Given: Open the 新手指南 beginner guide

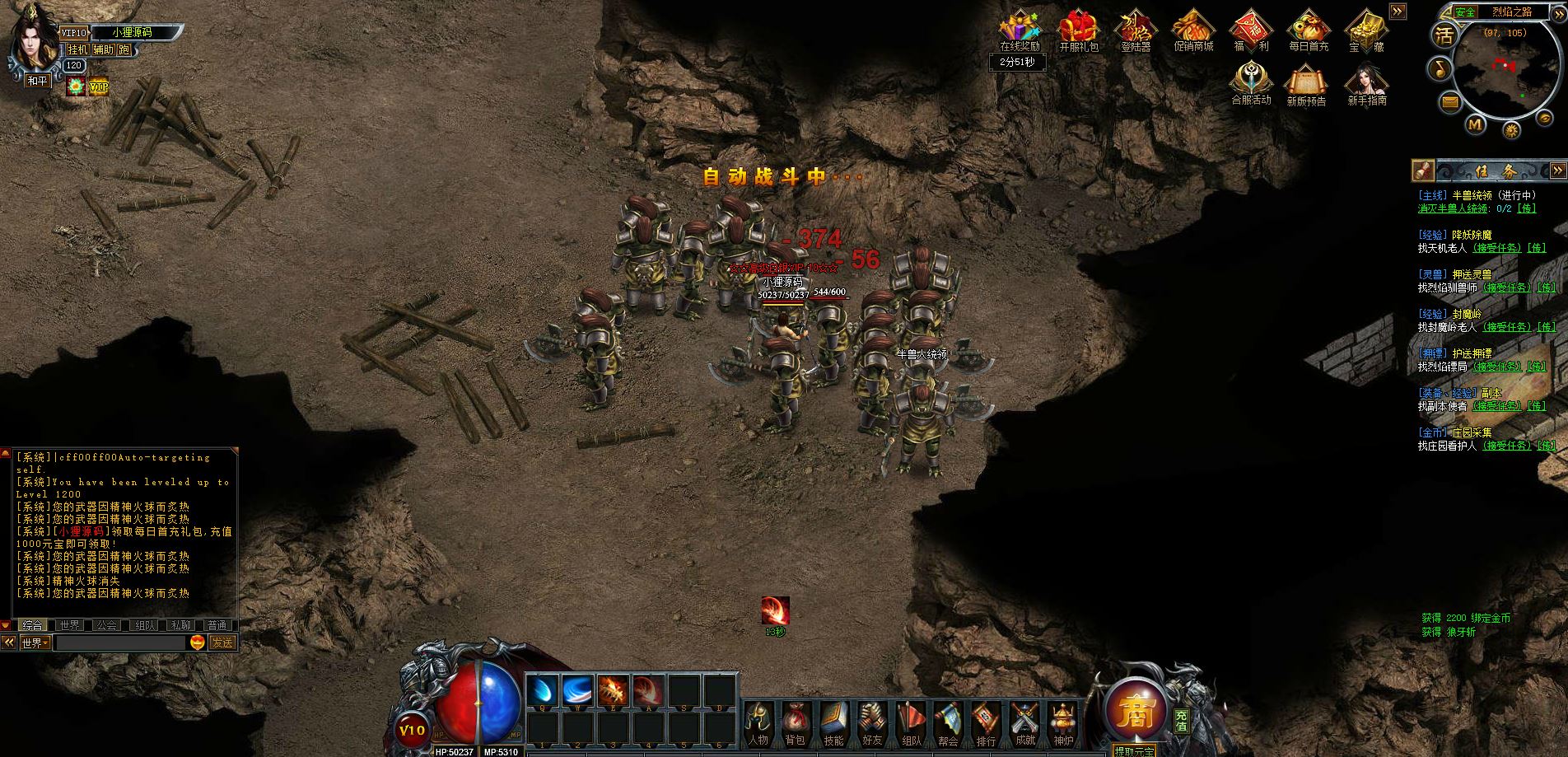Looking at the screenshot, I should pyautogui.click(x=1366, y=85).
